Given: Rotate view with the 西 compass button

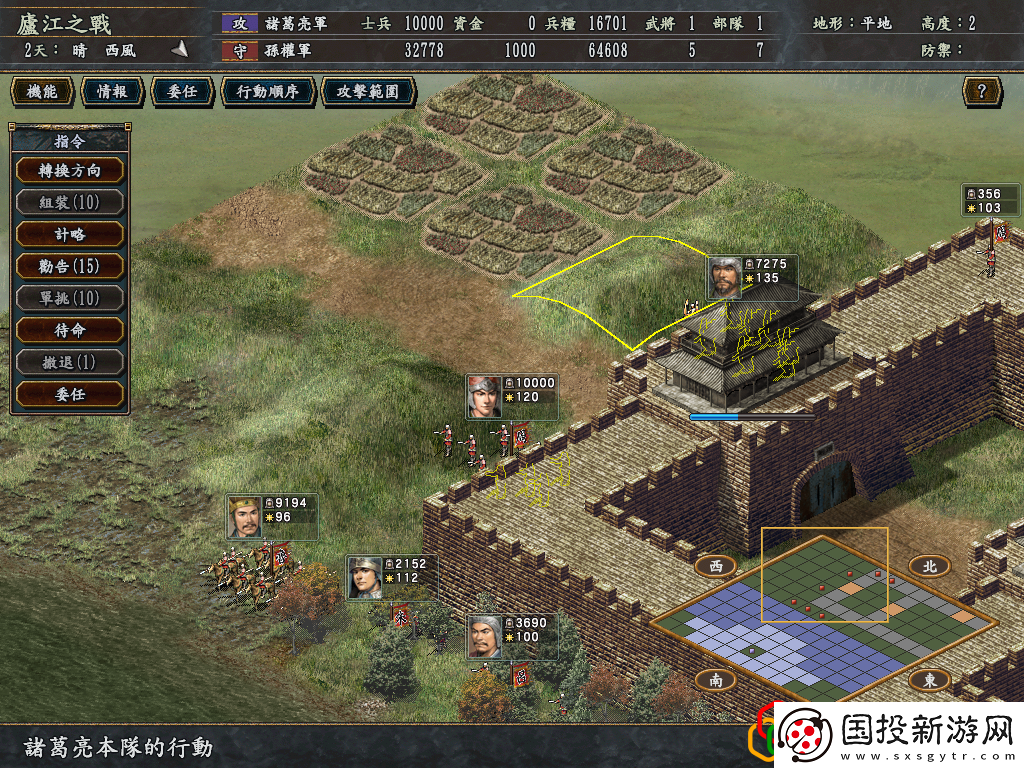Looking at the screenshot, I should click(716, 566).
